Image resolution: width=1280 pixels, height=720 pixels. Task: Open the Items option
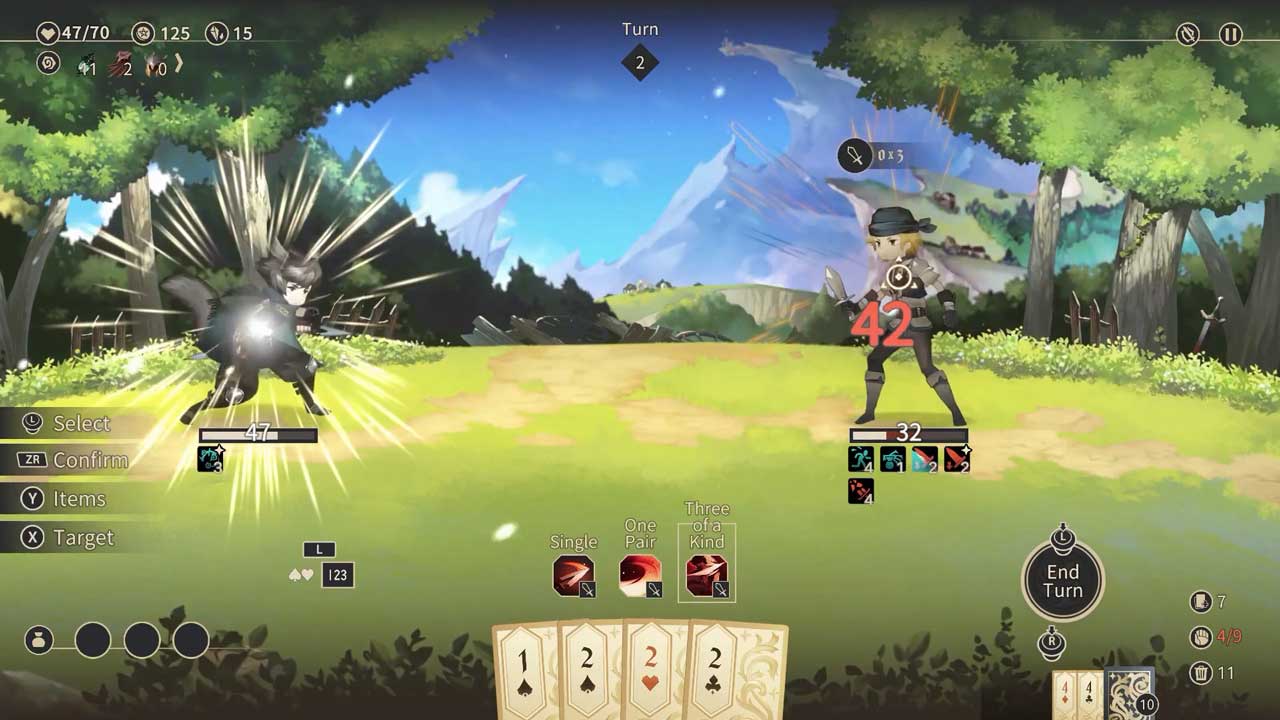[x=78, y=499]
